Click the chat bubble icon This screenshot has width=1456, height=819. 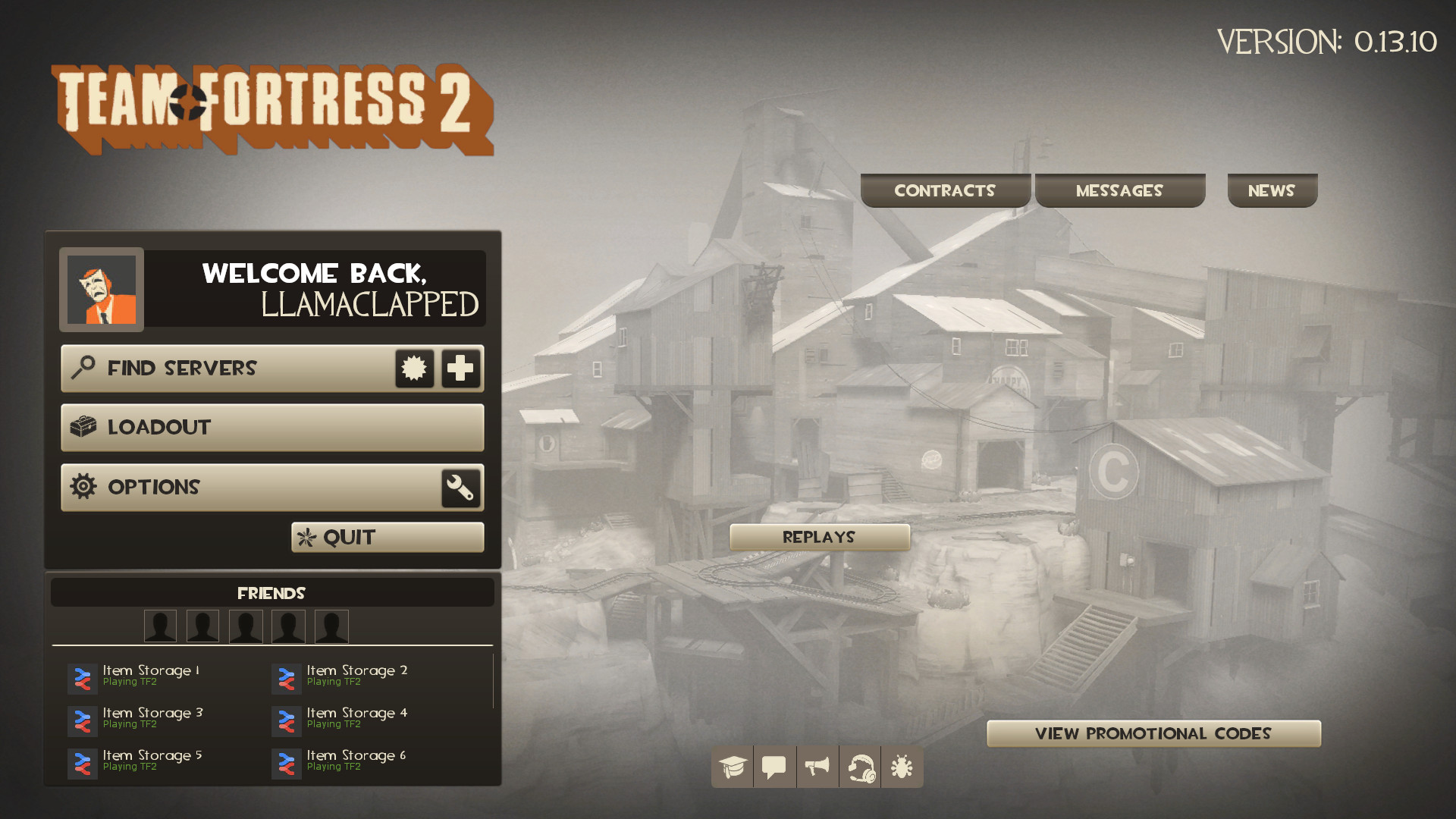tap(774, 767)
